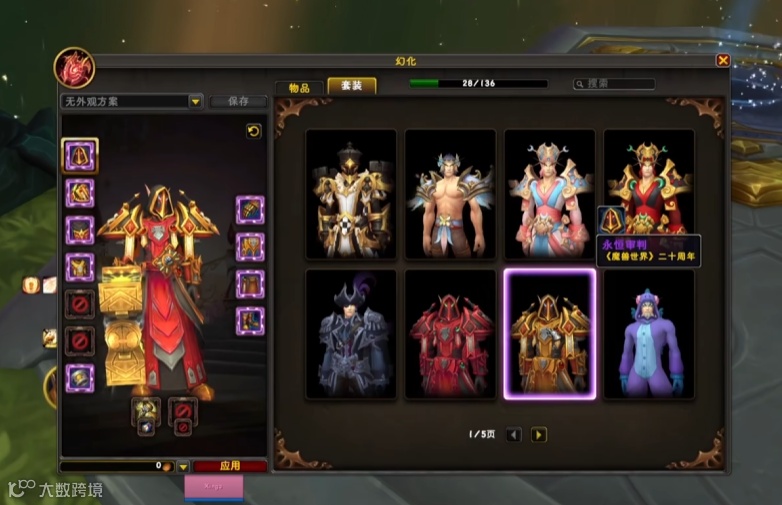Click the highlighted golden armor set
The width and height of the screenshot is (782, 505).
coord(549,334)
